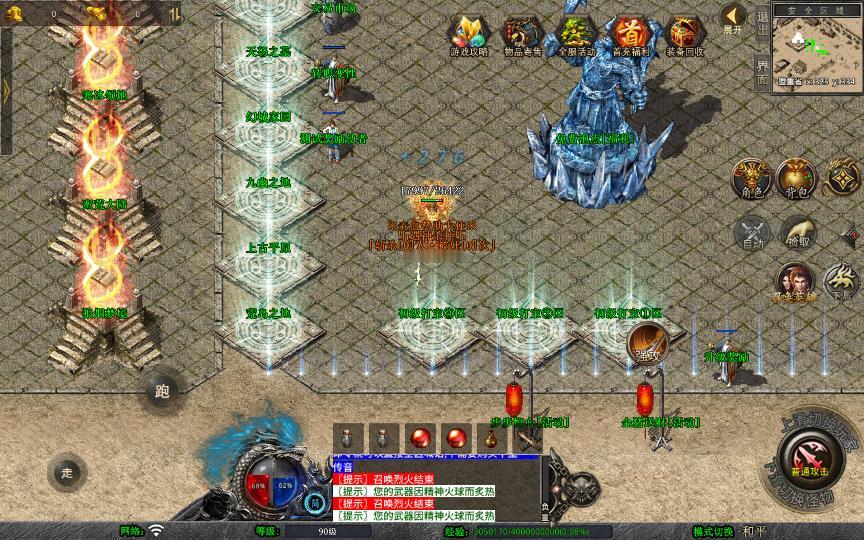Screen dimensions: 864x540
Task: Switch to 走 walk mode
Action: (67, 471)
